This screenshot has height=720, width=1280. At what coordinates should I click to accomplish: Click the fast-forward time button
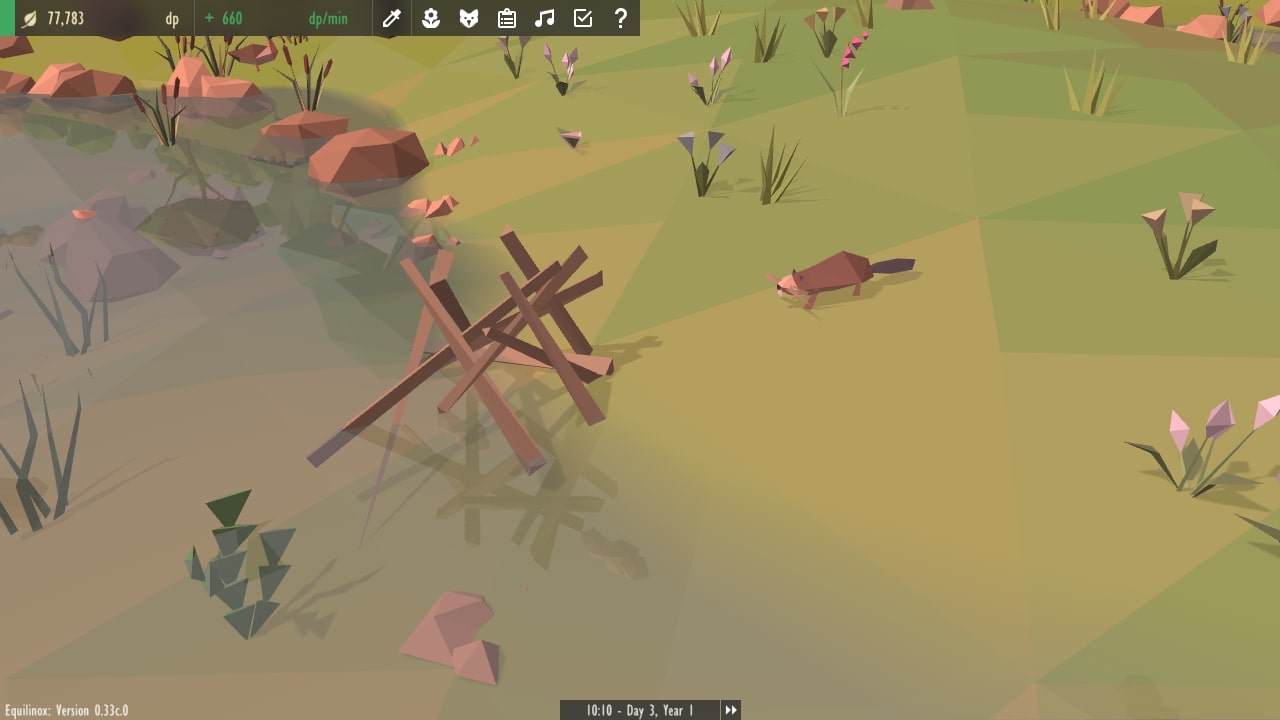coord(731,710)
